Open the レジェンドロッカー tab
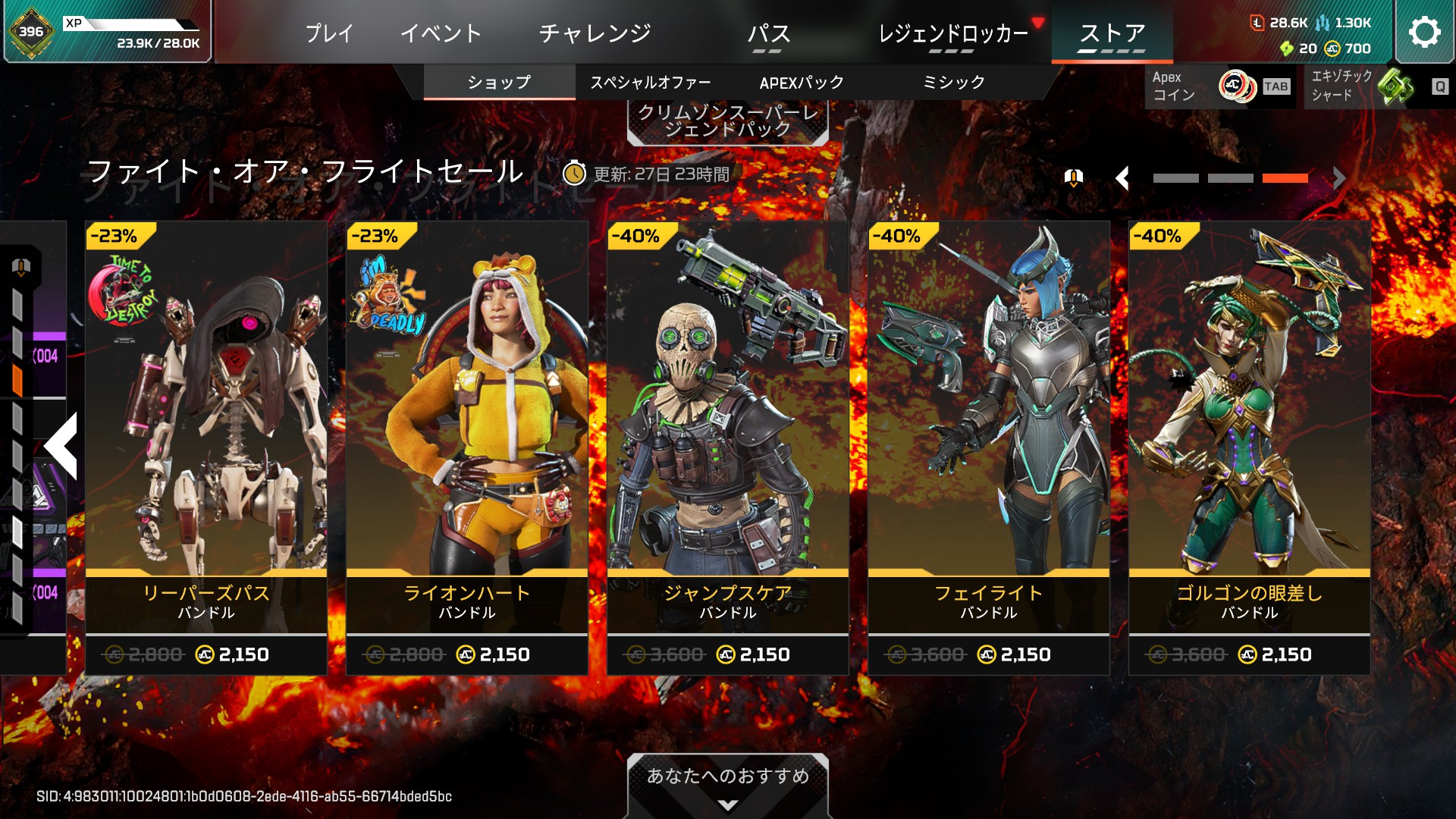This screenshot has height=819, width=1456. tap(952, 33)
